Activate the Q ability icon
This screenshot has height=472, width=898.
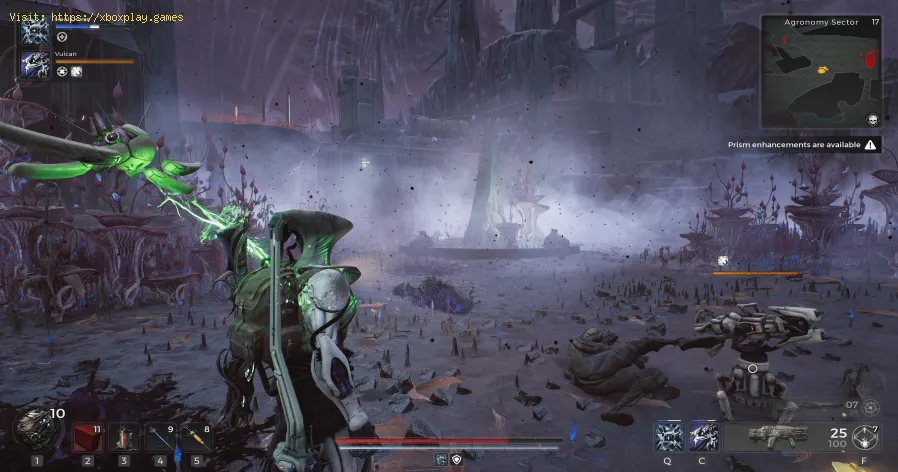tap(669, 436)
